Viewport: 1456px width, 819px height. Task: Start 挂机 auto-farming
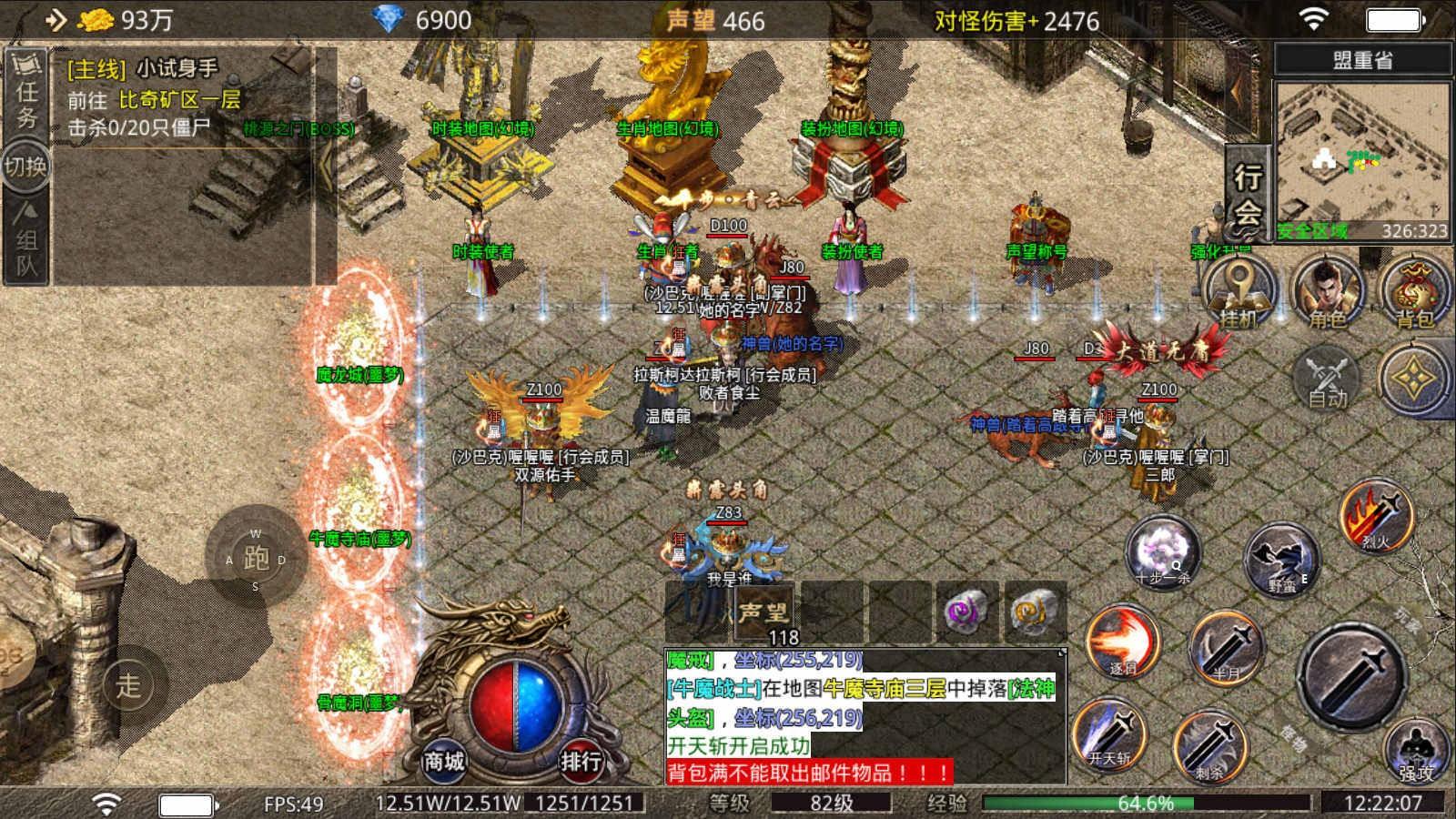1239,291
